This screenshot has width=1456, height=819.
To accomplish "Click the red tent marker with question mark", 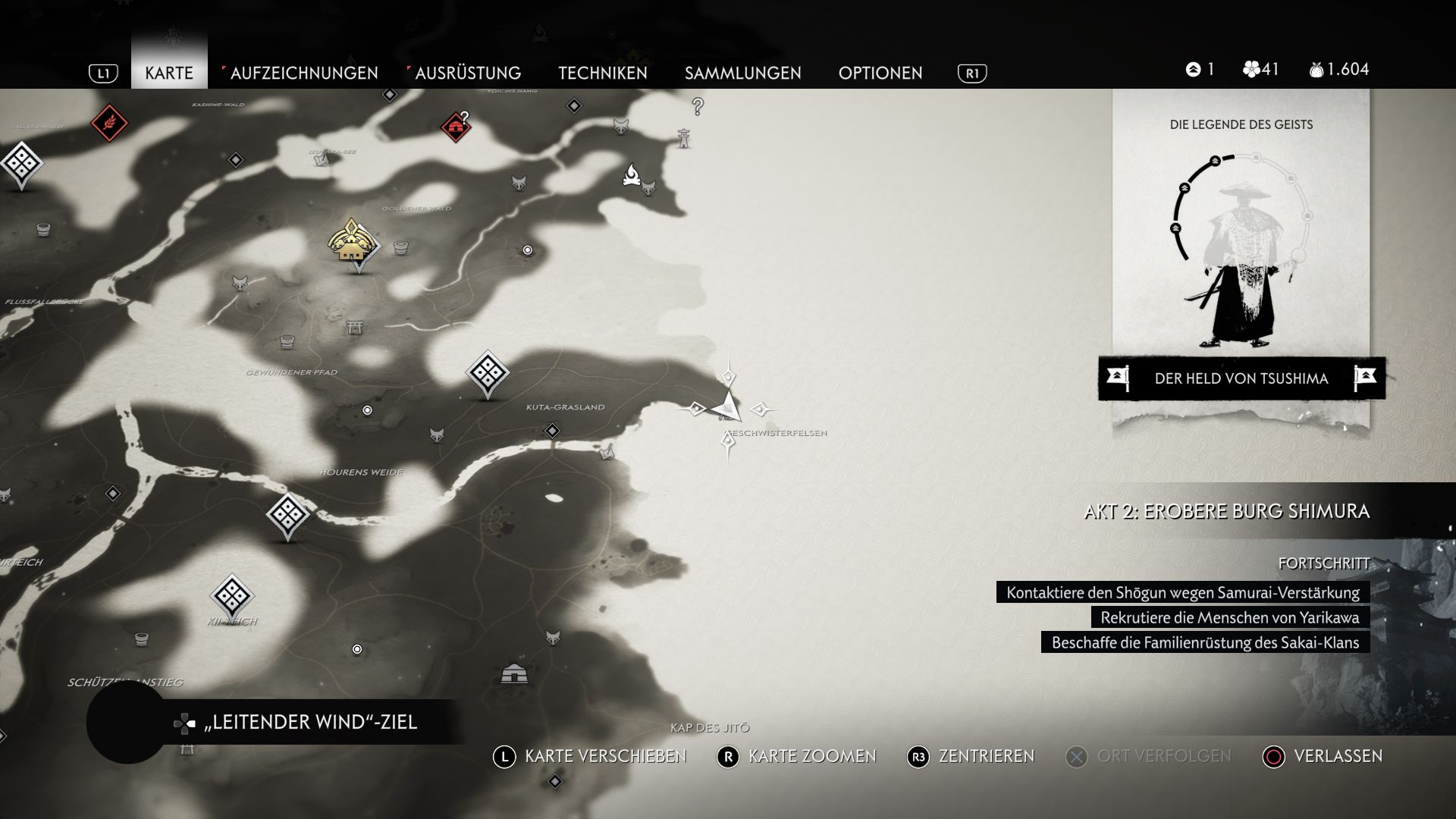I will [x=456, y=126].
